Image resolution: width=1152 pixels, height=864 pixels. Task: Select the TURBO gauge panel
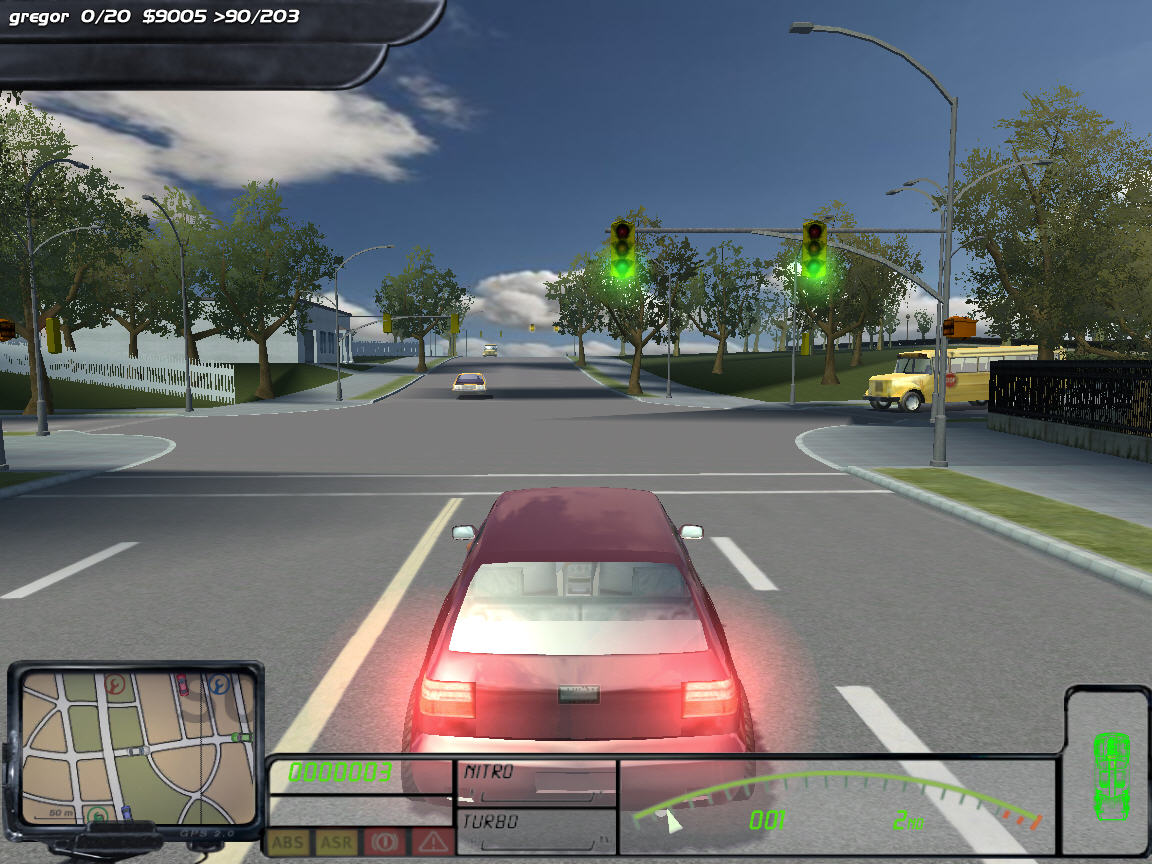tap(536, 833)
